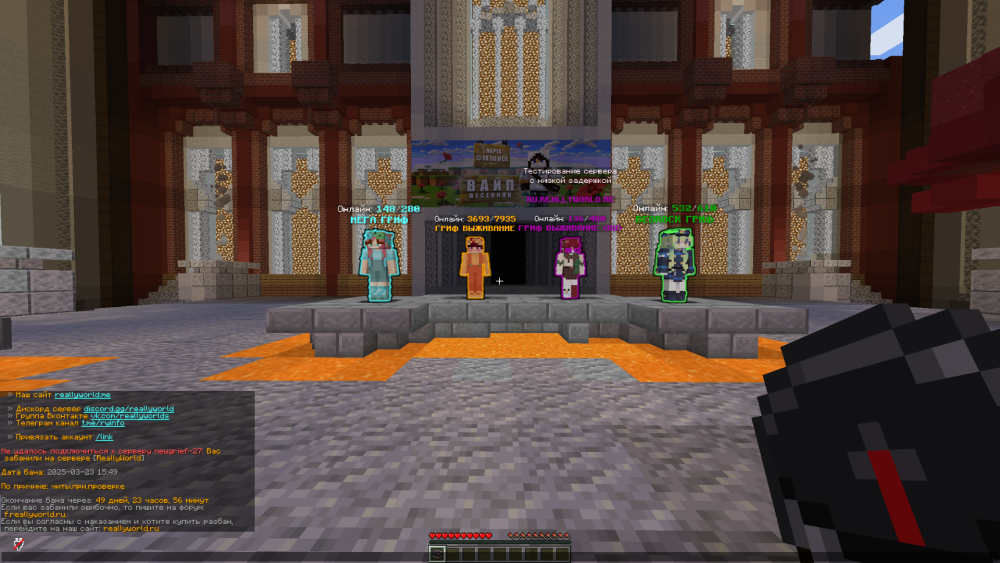1000x563 pixels.
Task: Click the /link account binding command
Action: [x=104, y=437]
